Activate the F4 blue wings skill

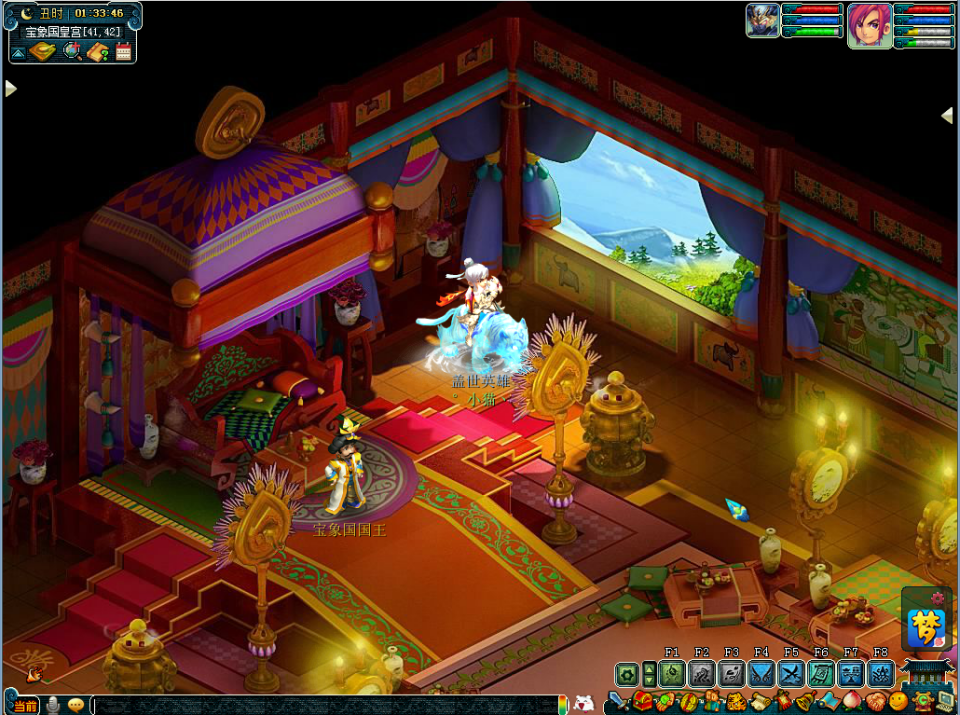click(761, 674)
